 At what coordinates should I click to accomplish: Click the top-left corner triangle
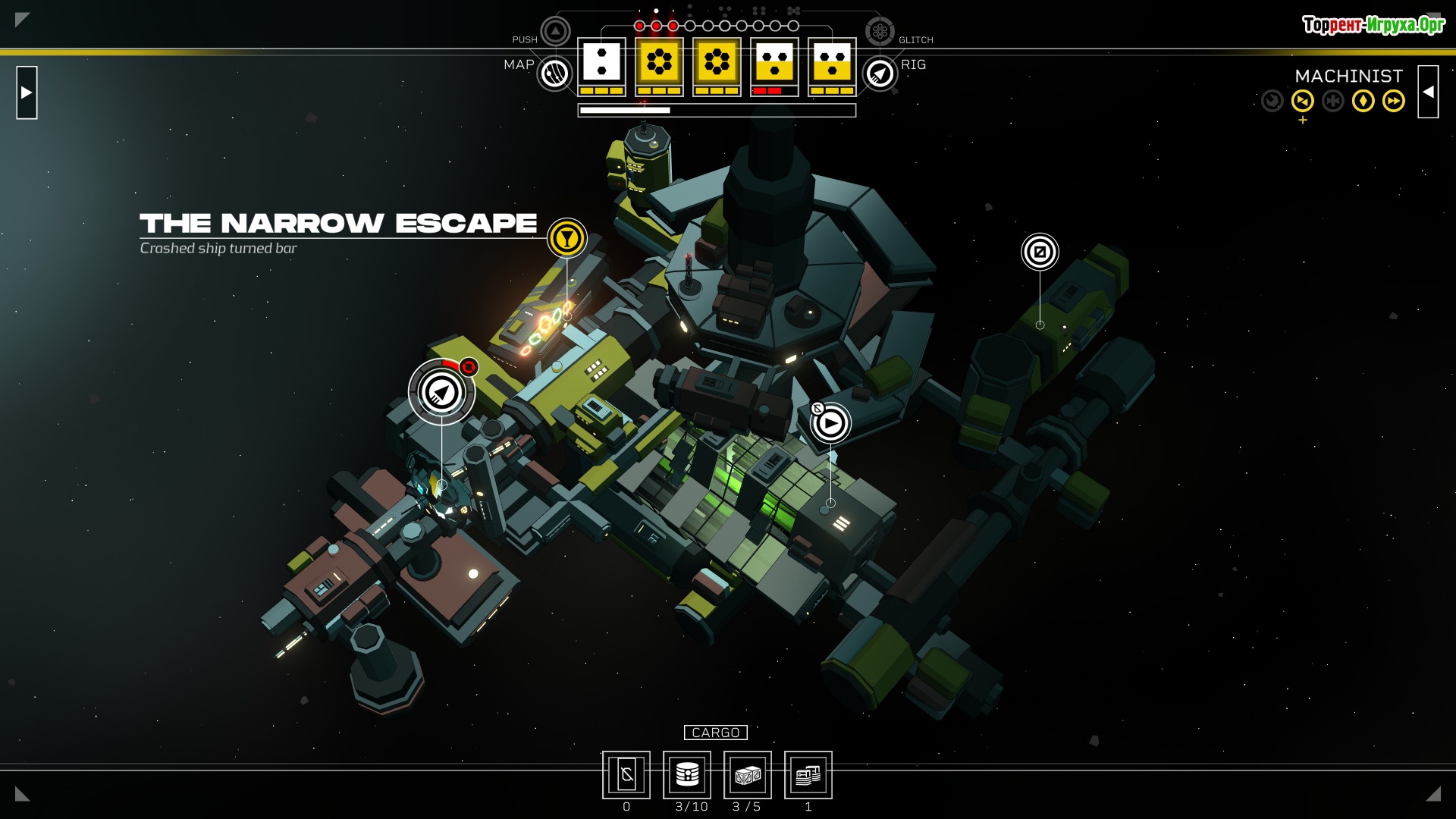coord(22,20)
